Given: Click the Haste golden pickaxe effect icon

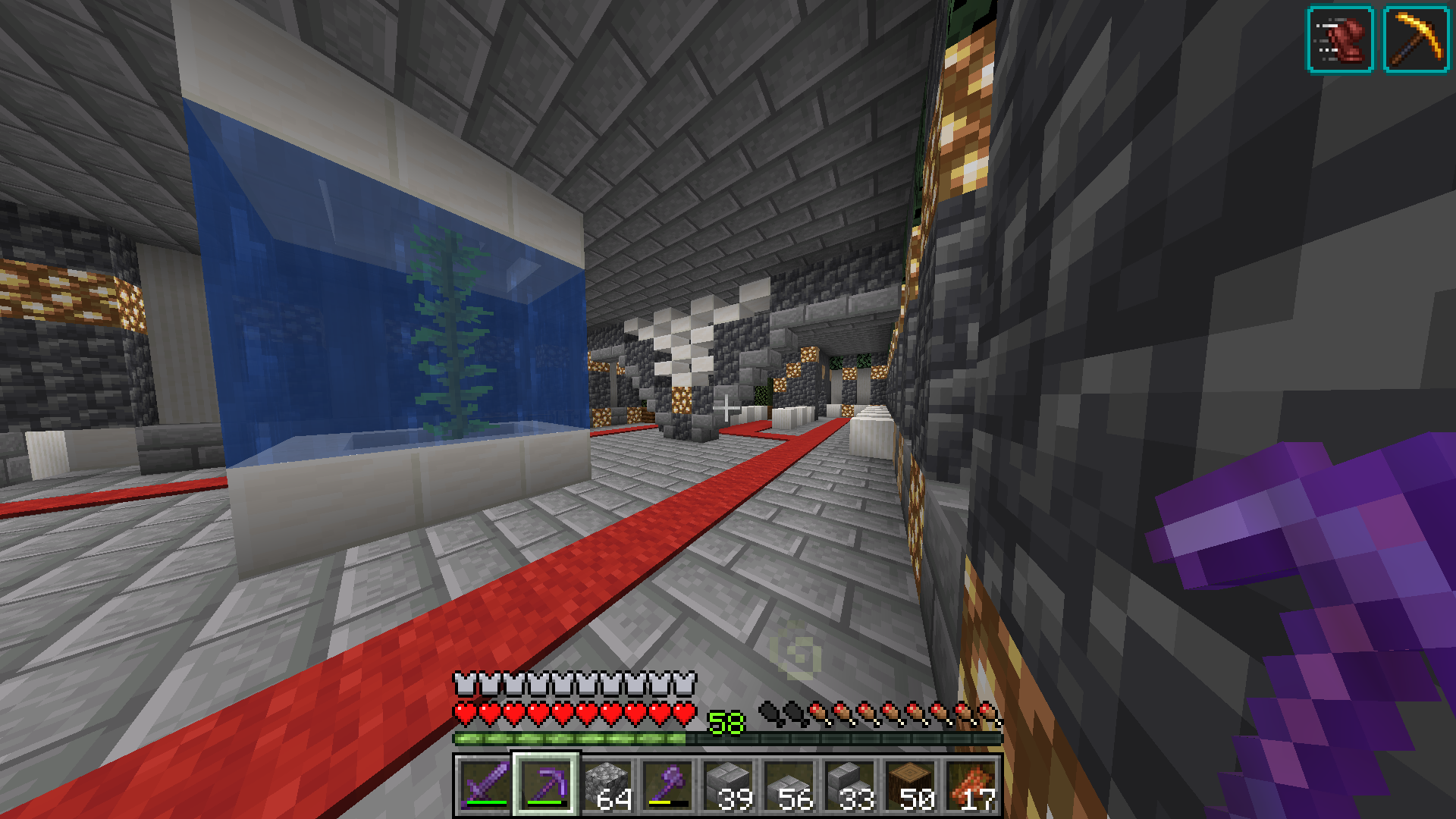Looking at the screenshot, I should pyautogui.click(x=1416, y=39).
